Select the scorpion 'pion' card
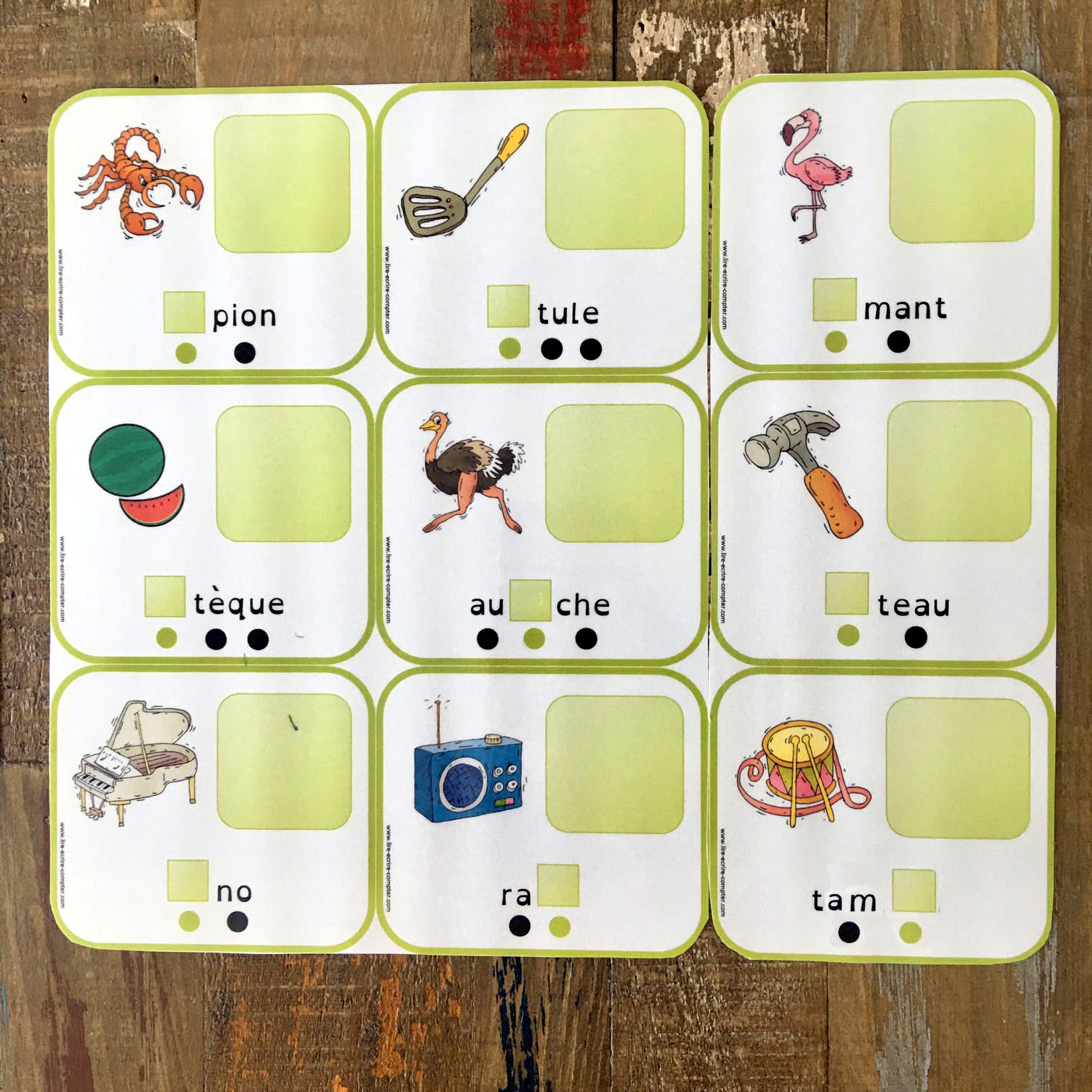This screenshot has width=1092, height=1092. tap(209, 230)
